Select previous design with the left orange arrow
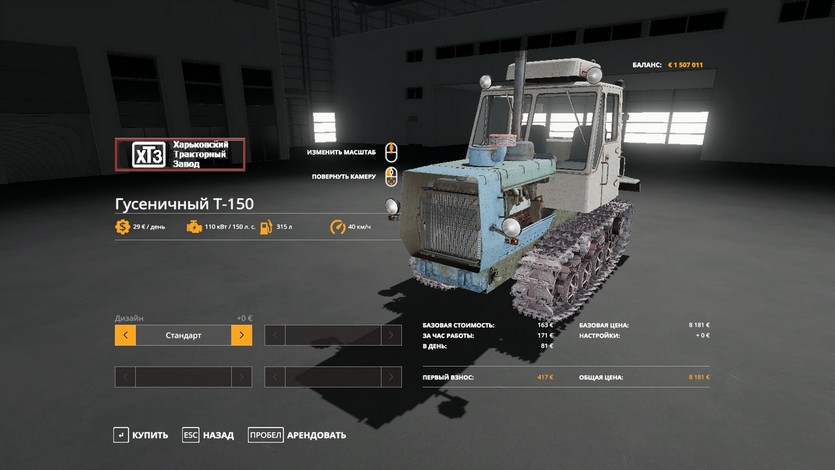835x470 pixels. pos(125,336)
